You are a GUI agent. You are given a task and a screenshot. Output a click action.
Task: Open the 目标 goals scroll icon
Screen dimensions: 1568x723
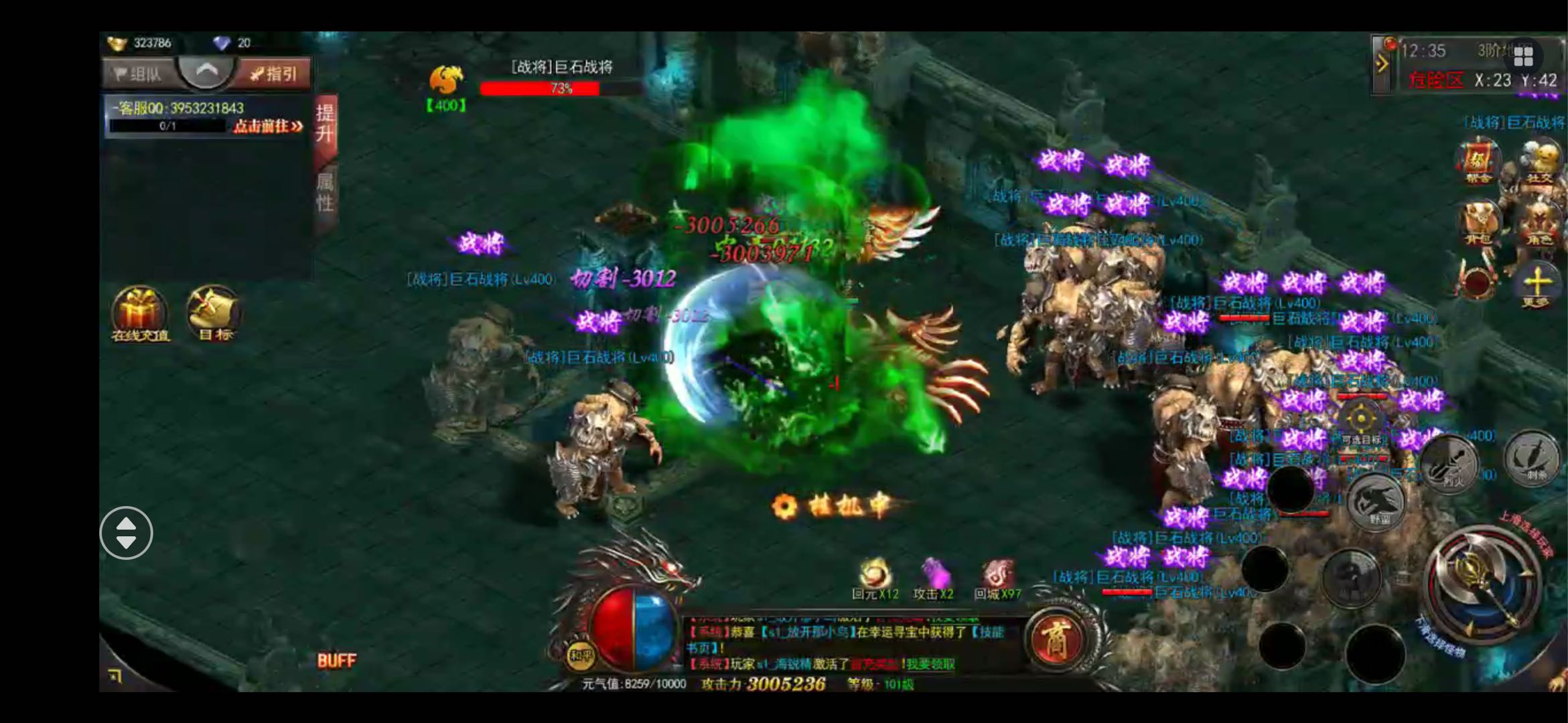coord(214,313)
